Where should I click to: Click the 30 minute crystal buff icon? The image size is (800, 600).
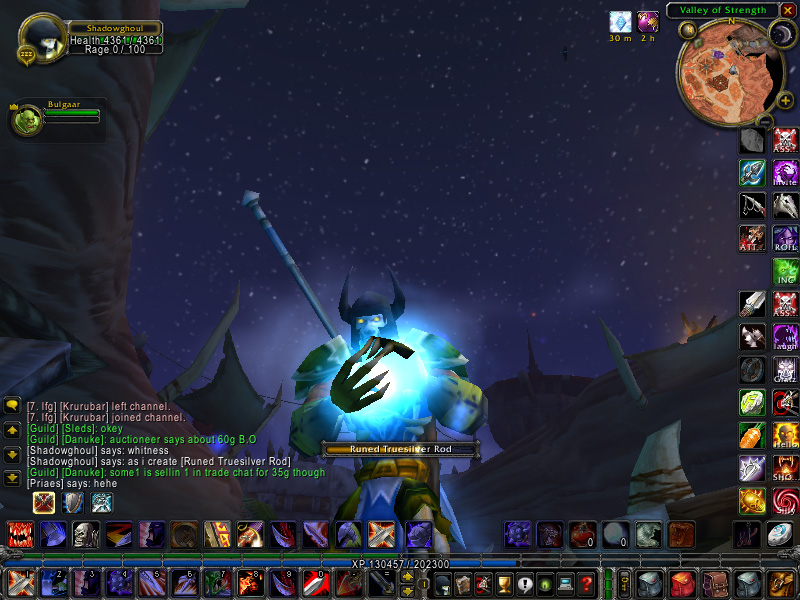point(620,22)
